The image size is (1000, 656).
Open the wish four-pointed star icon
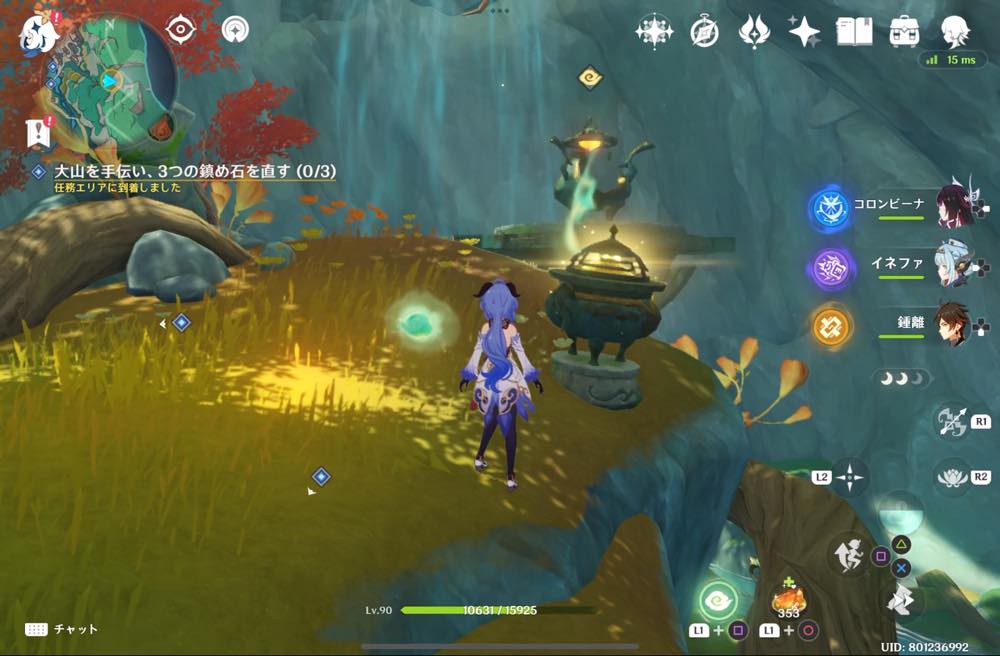[804, 32]
